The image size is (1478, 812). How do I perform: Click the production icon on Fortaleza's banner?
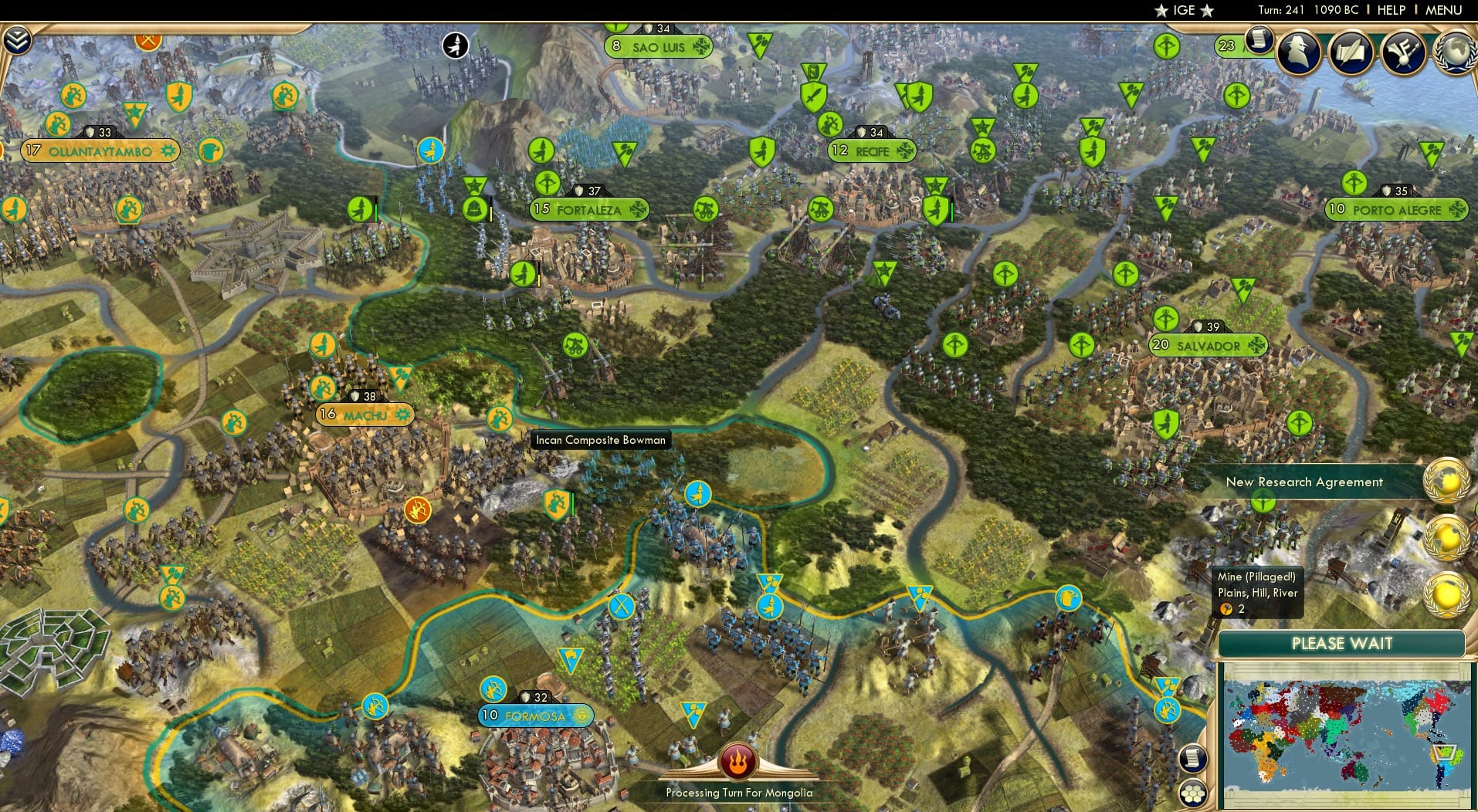pos(636,208)
